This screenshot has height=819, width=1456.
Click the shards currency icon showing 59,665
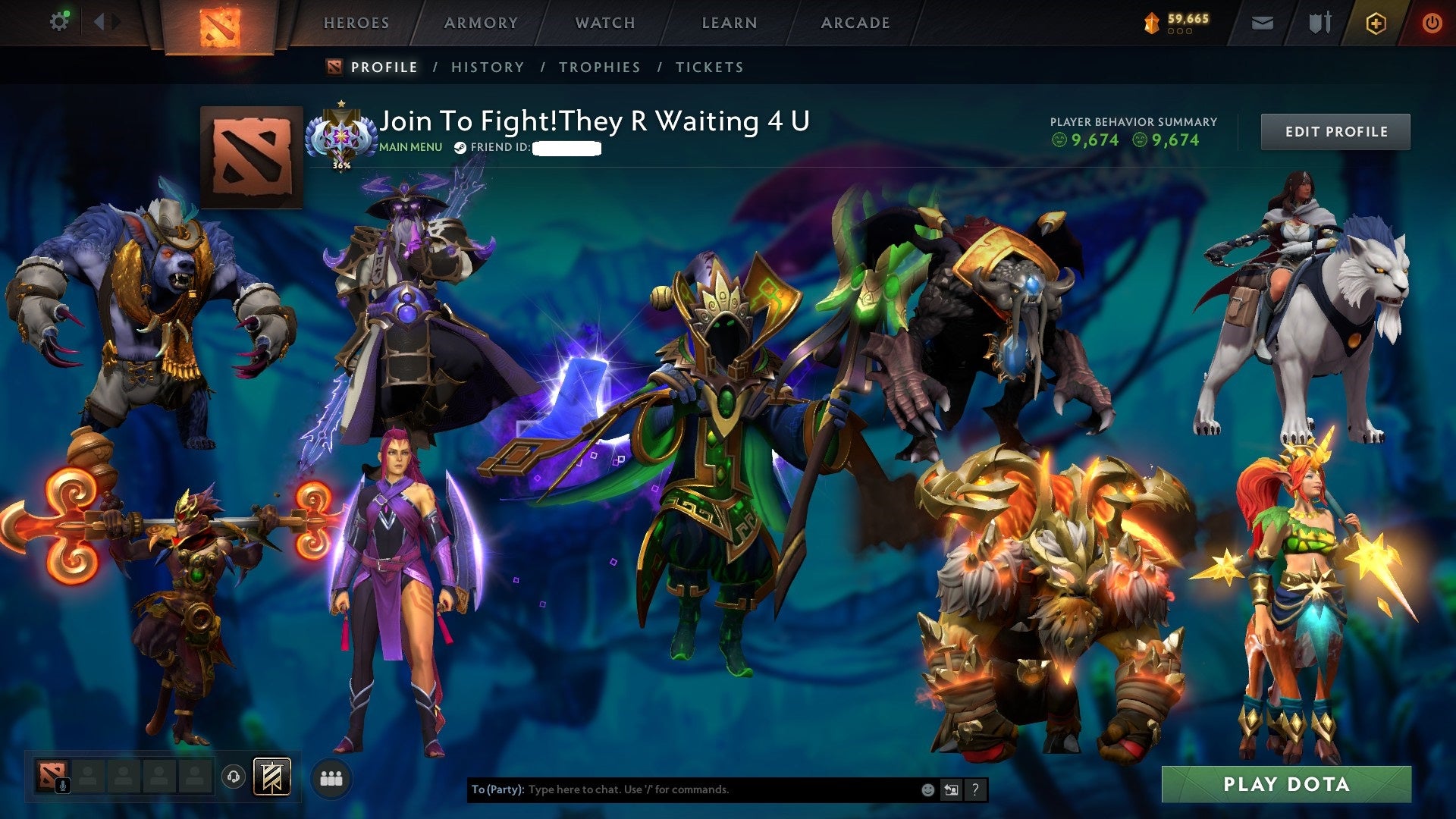pyautogui.click(x=1152, y=24)
